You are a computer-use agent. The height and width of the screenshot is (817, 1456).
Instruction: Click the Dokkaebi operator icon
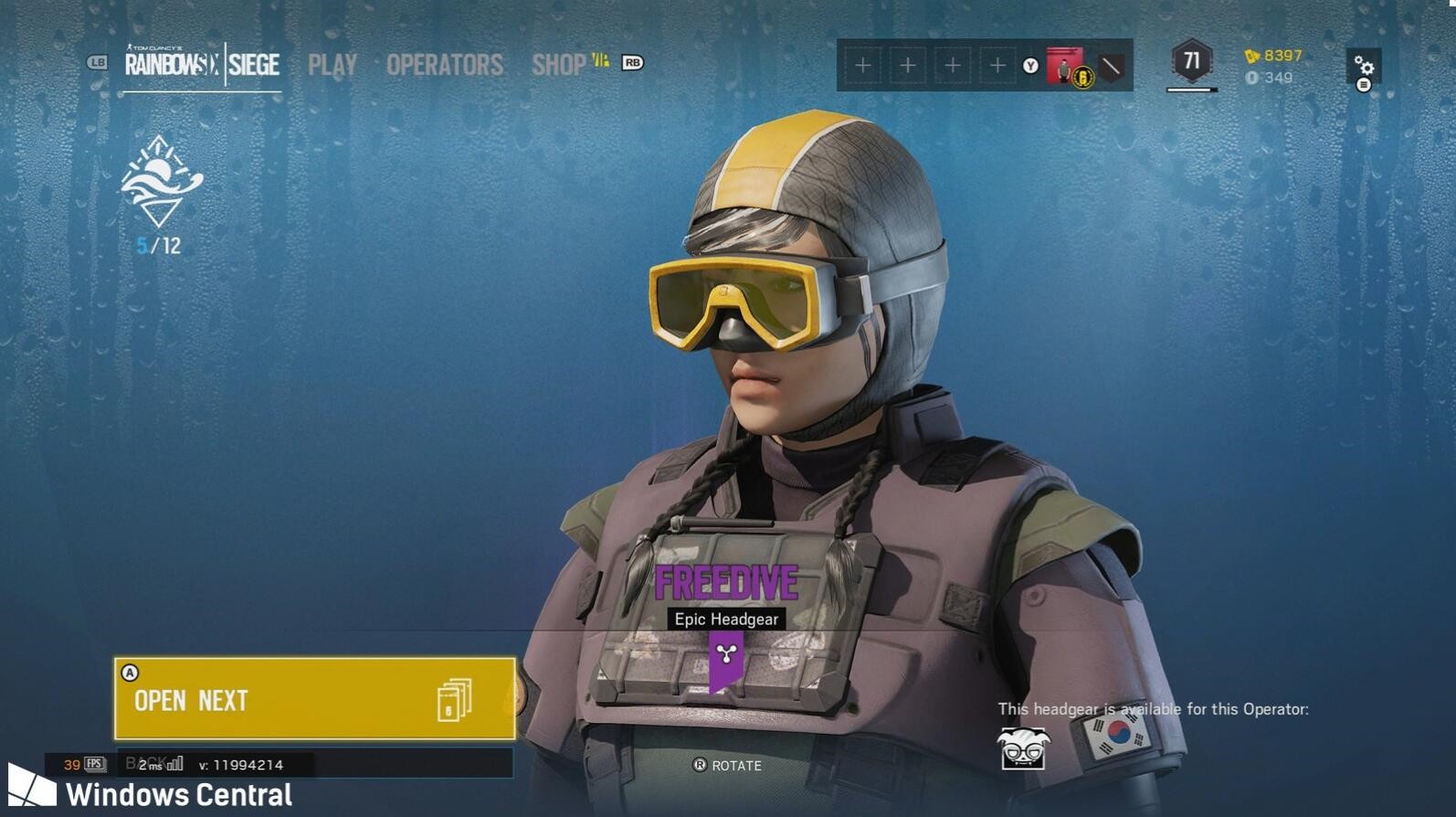1023,749
